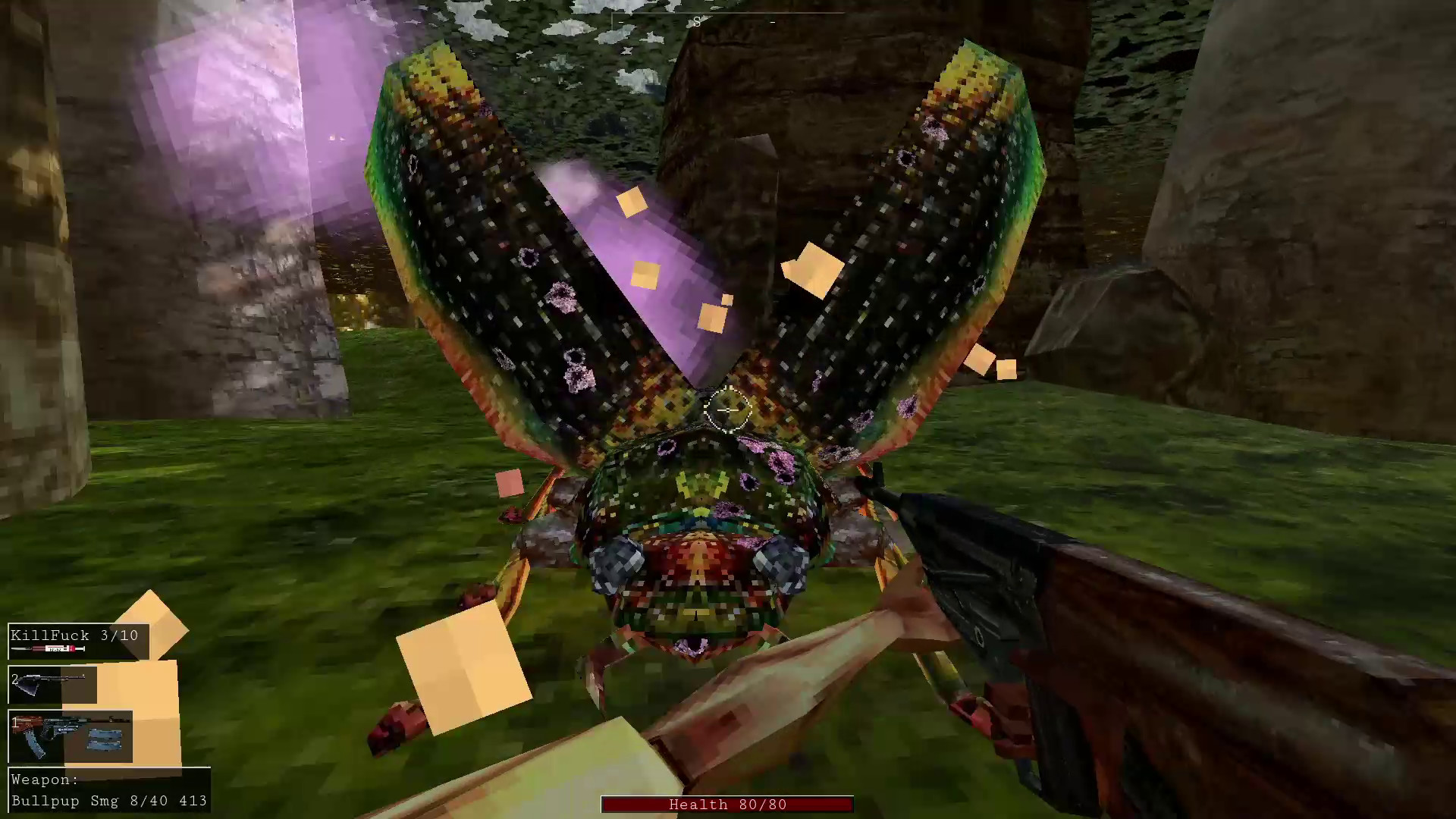
Task: Click the crosshair at screen center
Action: 730,409
